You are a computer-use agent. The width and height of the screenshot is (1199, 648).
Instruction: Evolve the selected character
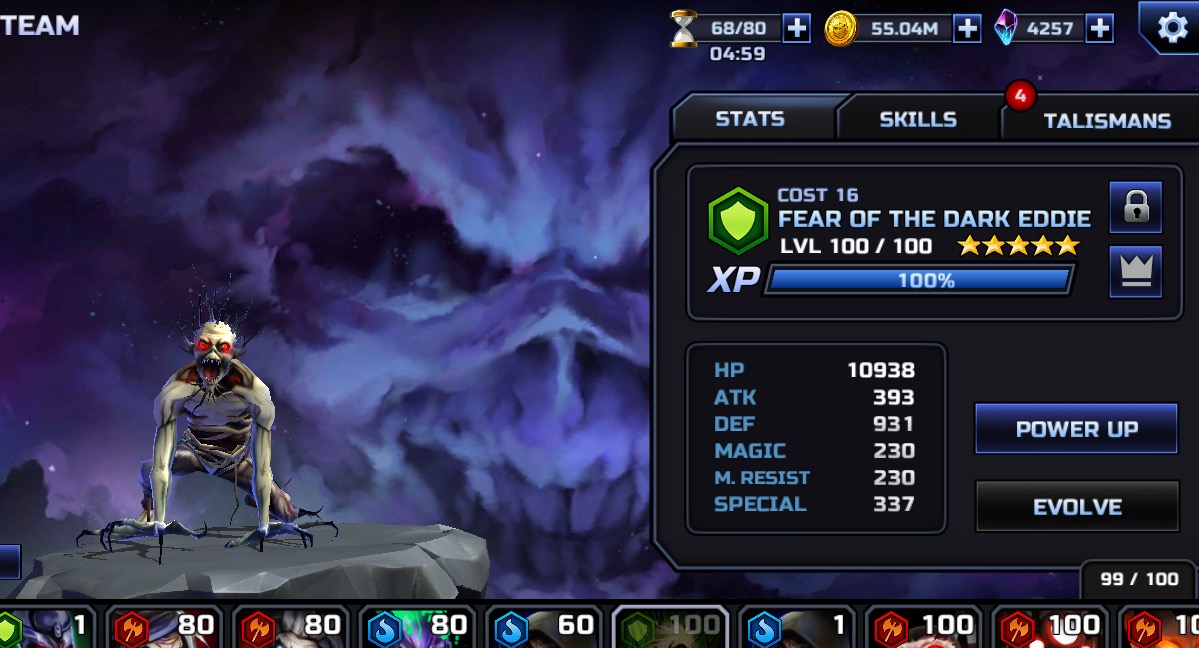pos(1077,507)
